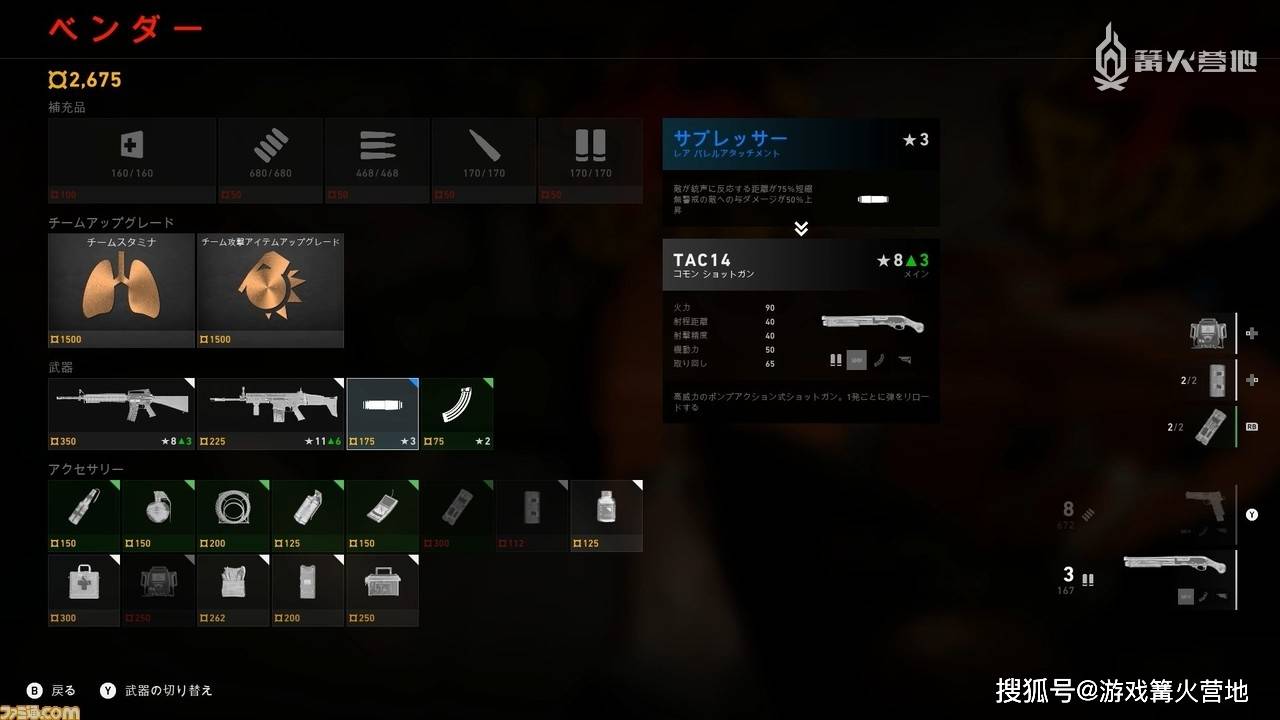Refill health at the medical cross slot
This screenshot has height=720, width=1280.
point(131,160)
